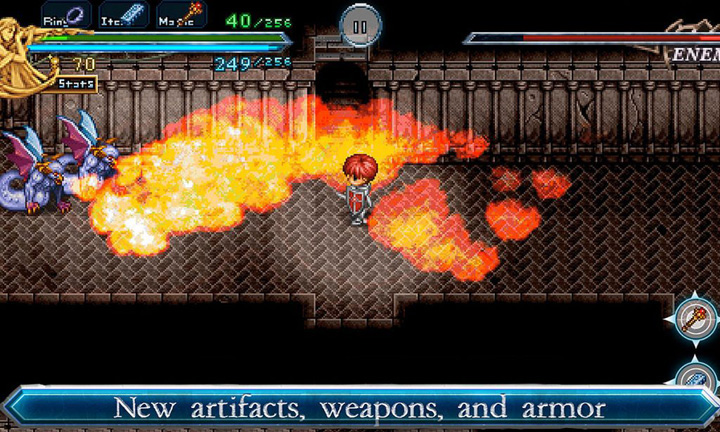The width and height of the screenshot is (720, 432).
Task: Open the Stats screen
Action: click(x=75, y=84)
